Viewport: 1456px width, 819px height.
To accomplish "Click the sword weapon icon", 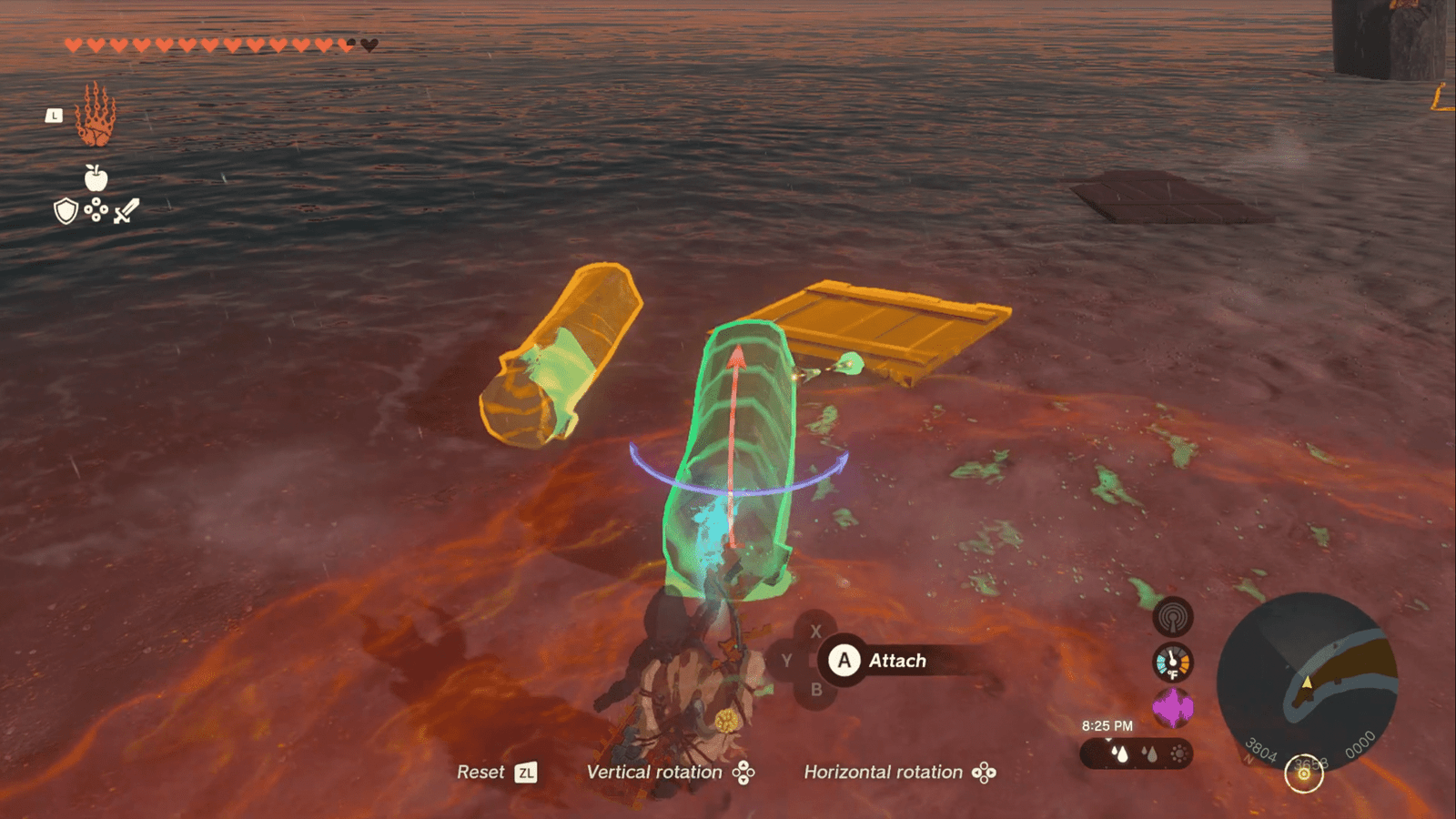I will pos(126,211).
